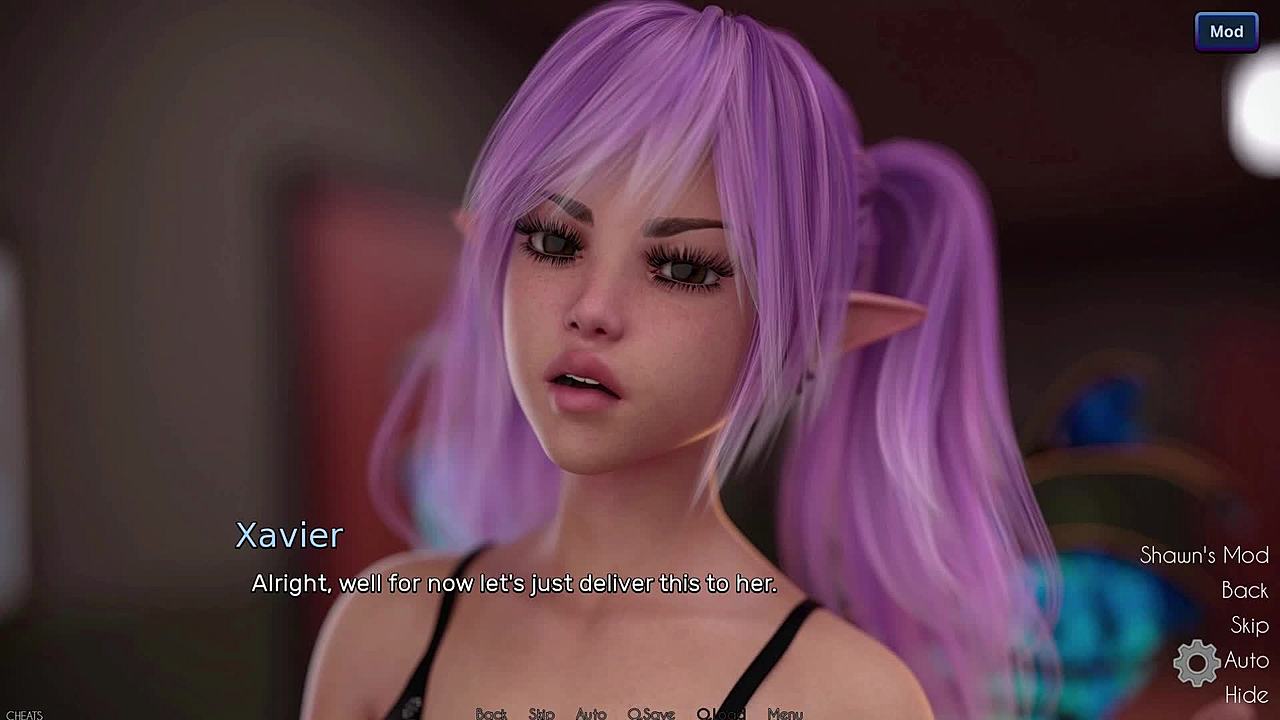Choose Skip in the right-side white menu
Screen dimensions: 1280x720
pyautogui.click(x=1249, y=625)
